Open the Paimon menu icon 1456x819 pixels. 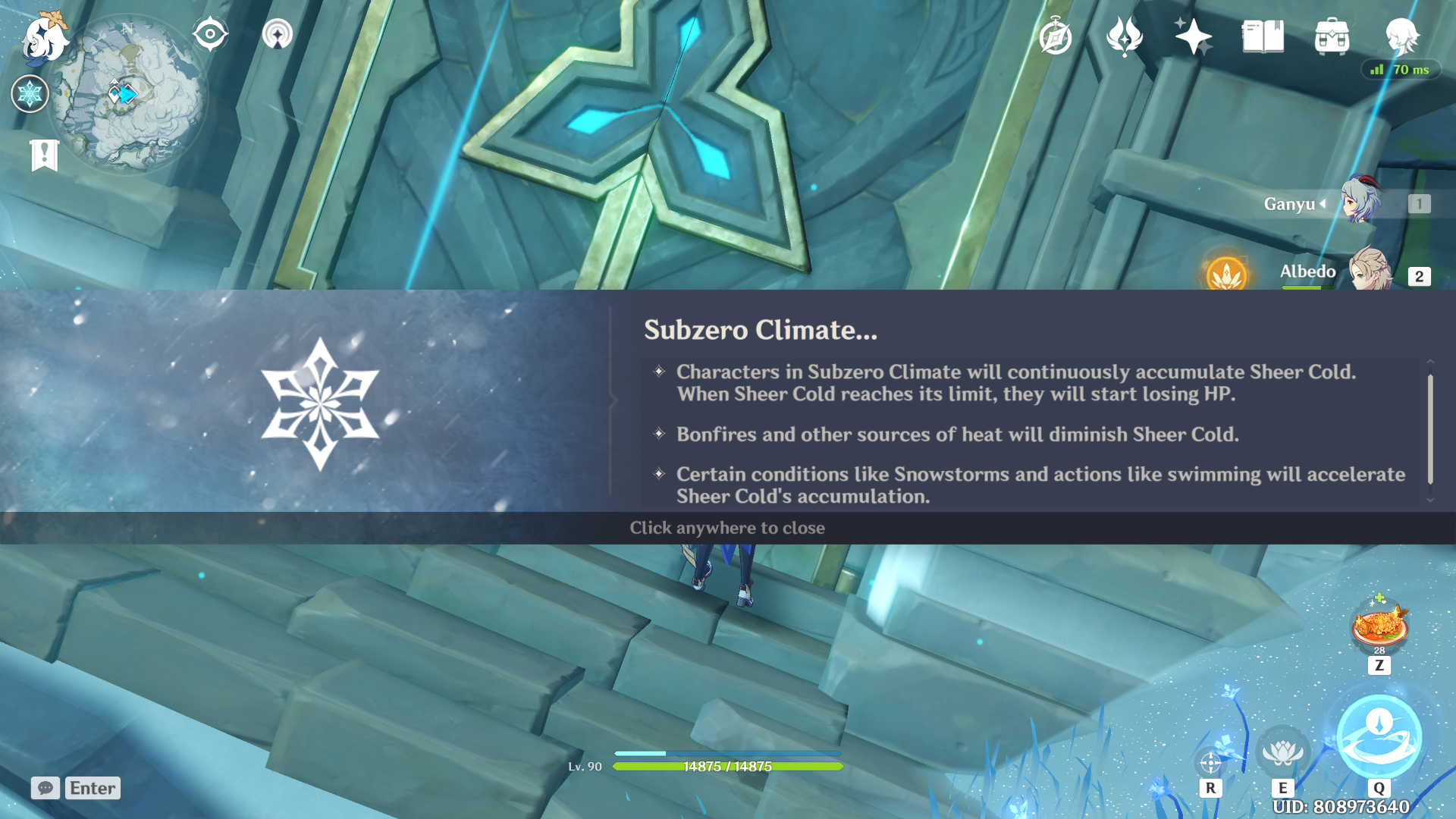[44, 38]
